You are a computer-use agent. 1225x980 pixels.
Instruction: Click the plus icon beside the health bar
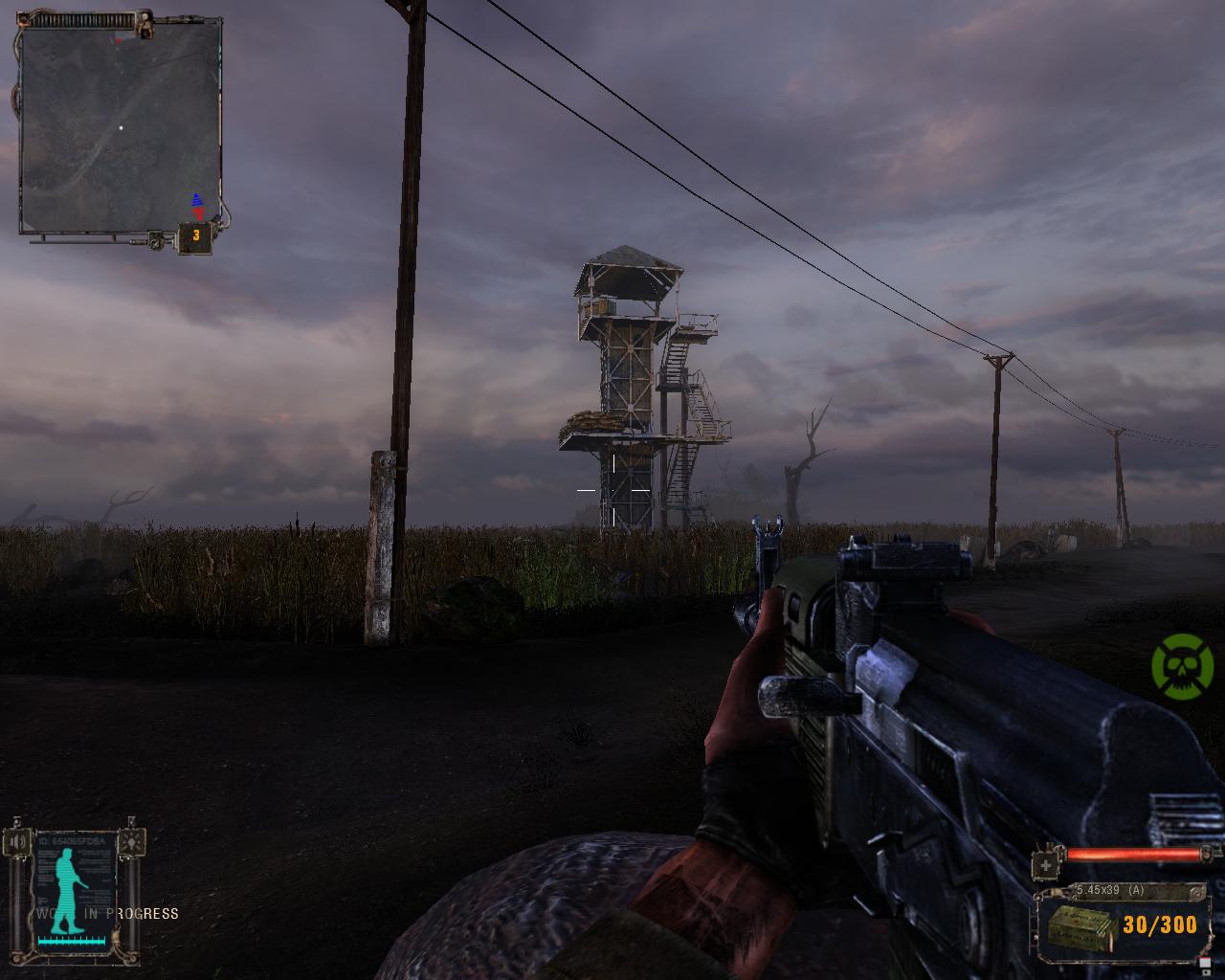point(1047,865)
